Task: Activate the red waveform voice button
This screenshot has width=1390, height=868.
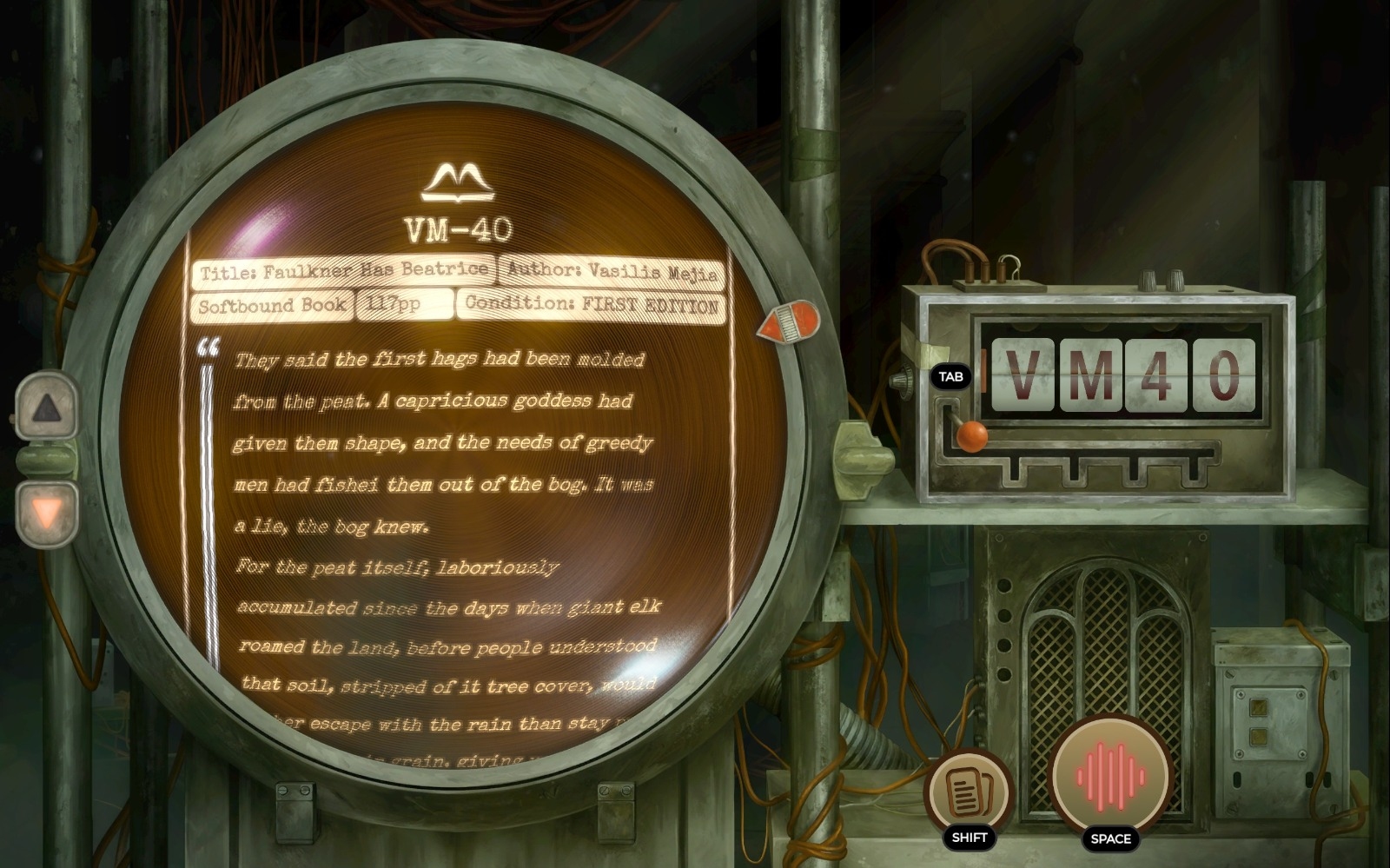Action: [x=1110, y=772]
